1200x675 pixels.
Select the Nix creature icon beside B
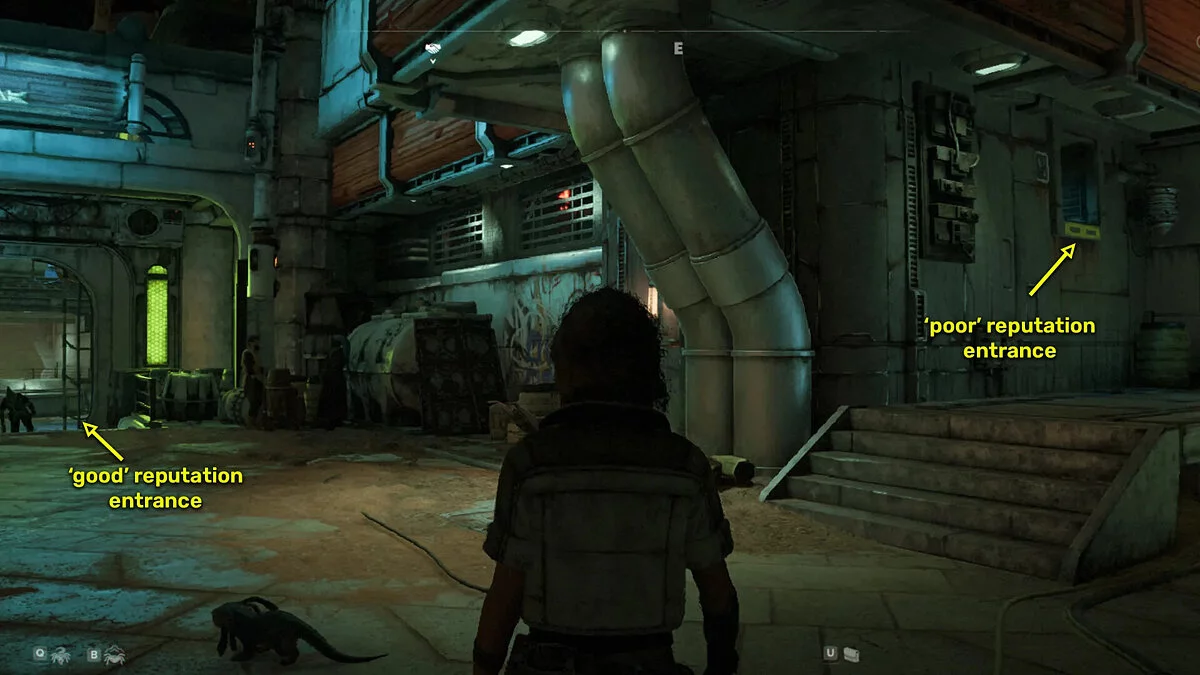[114, 654]
